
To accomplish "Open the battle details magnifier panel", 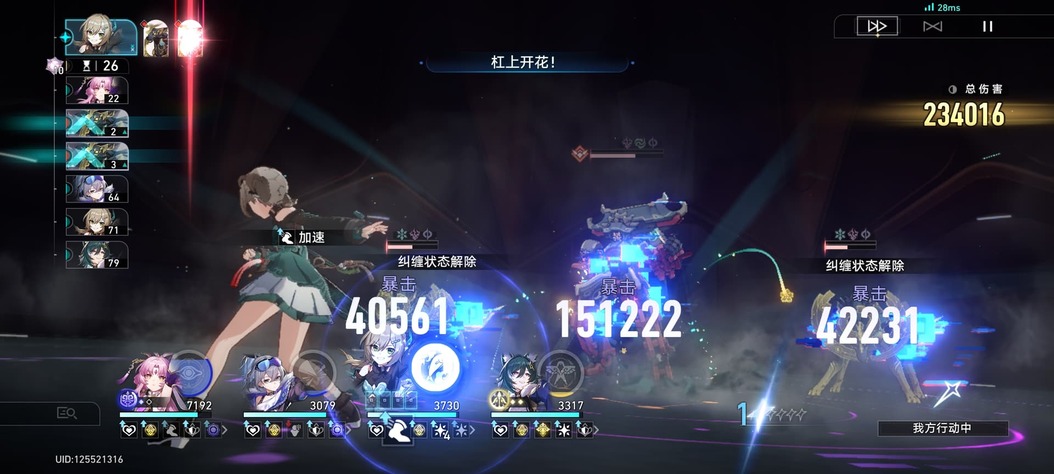I will point(67,413).
